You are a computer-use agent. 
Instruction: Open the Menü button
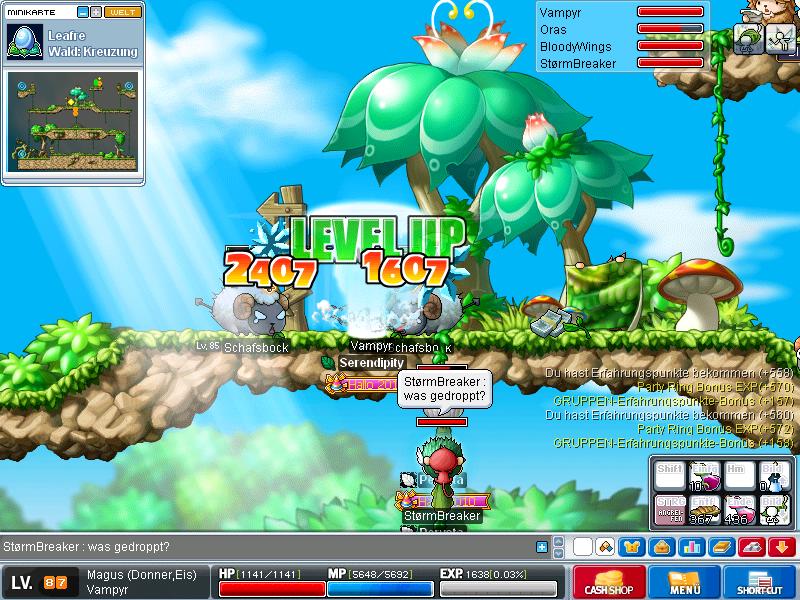pos(684,581)
